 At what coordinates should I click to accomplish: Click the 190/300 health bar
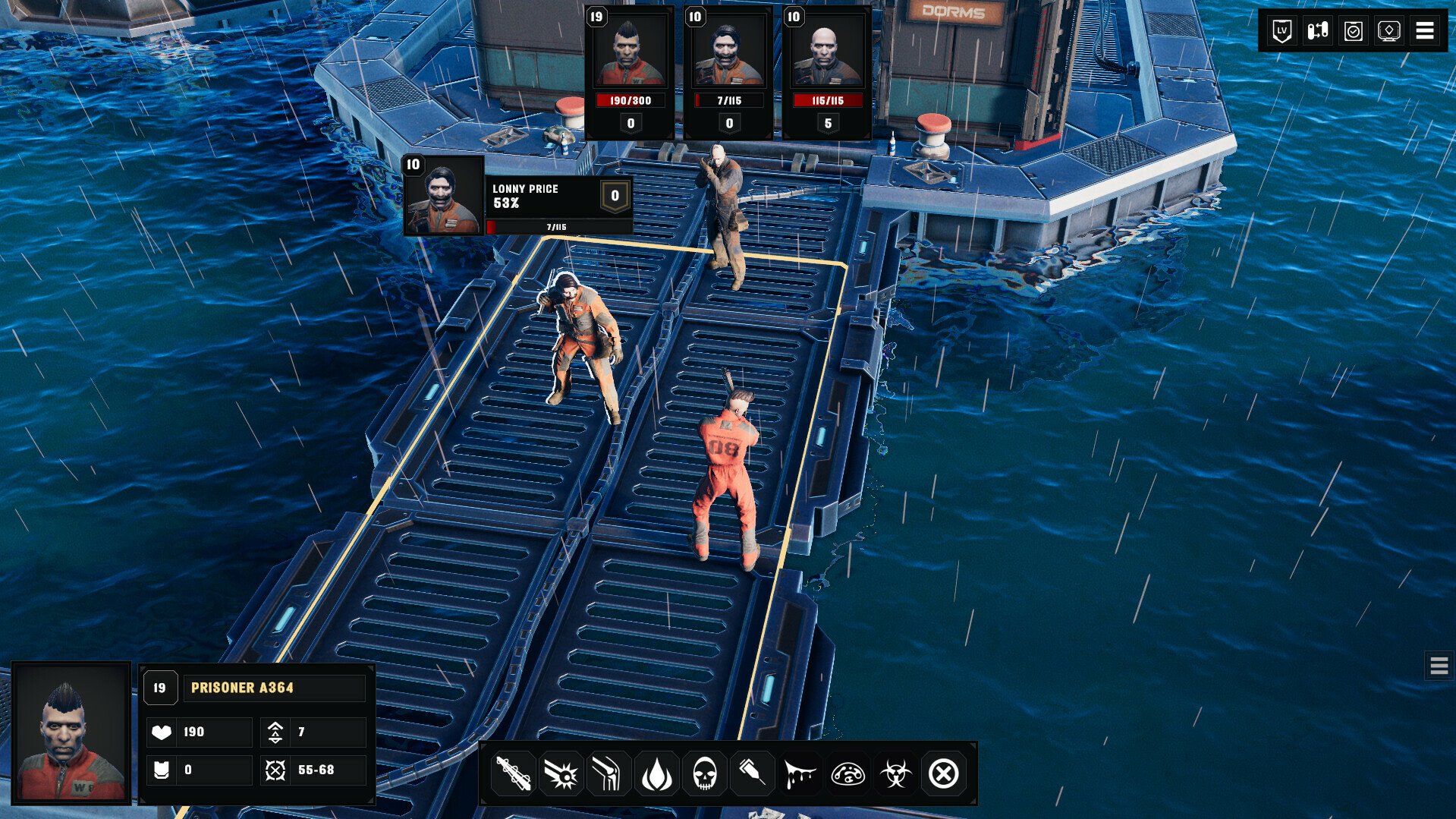point(630,99)
